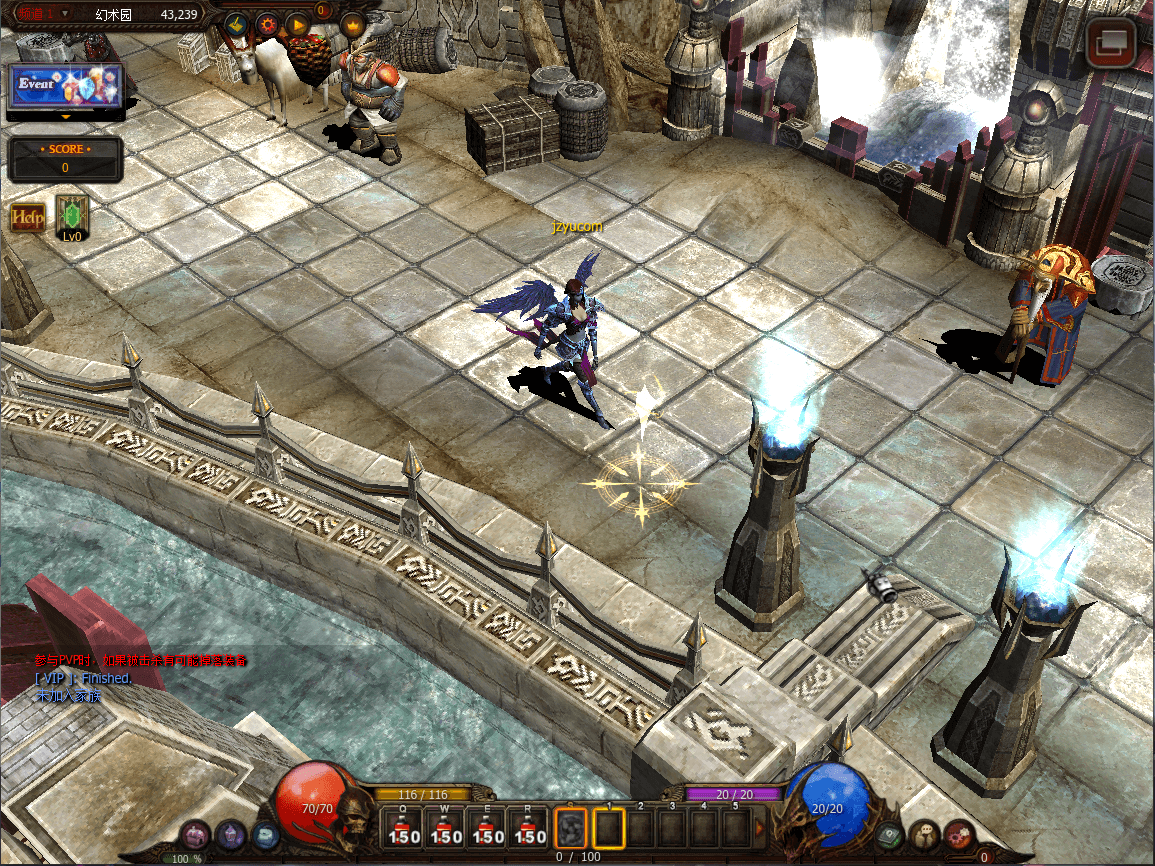Open the red gears settings icon
This screenshot has width=1155, height=866.
(x=959, y=834)
